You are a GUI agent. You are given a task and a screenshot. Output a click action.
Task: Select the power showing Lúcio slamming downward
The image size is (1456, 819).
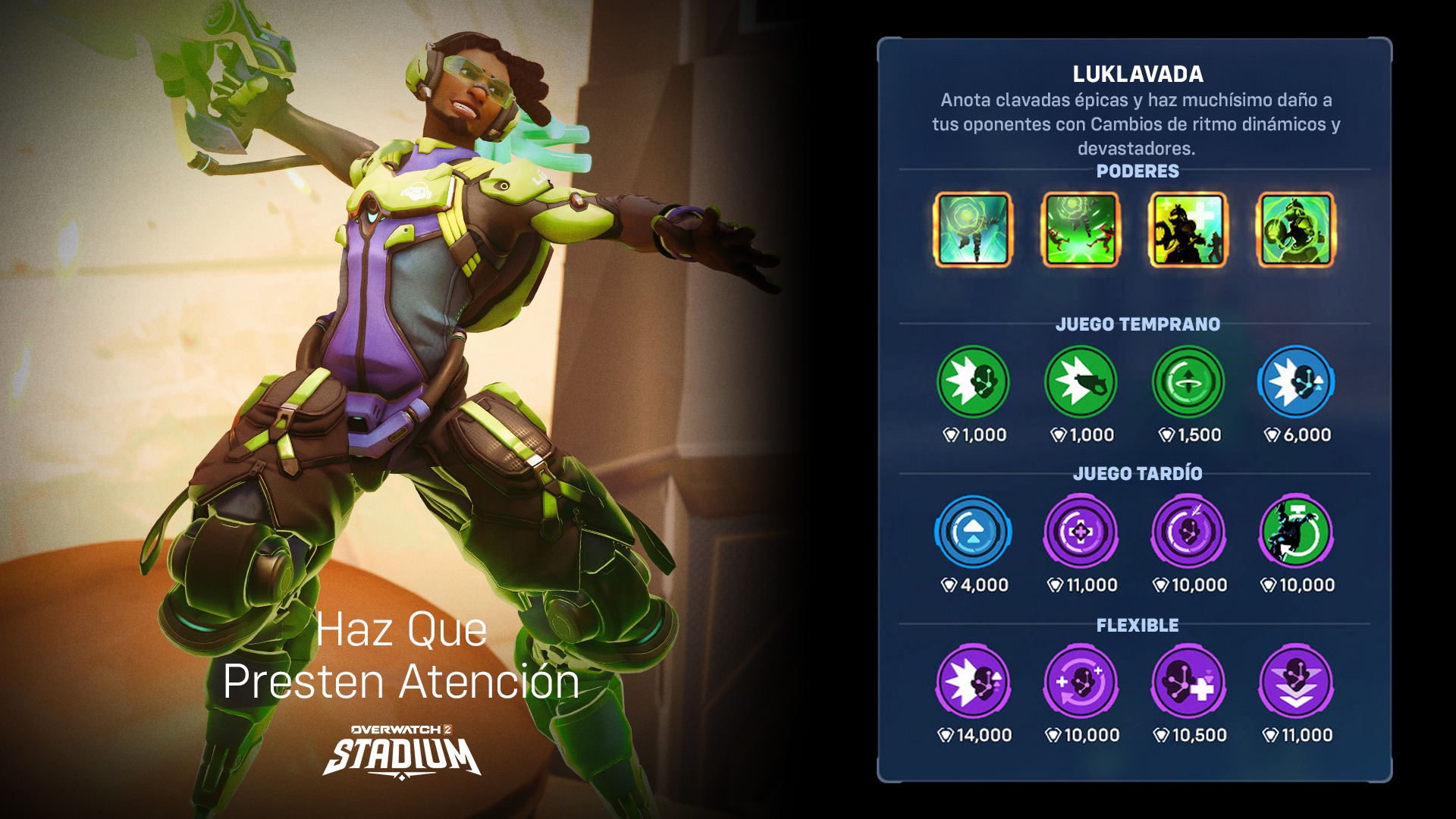973,230
